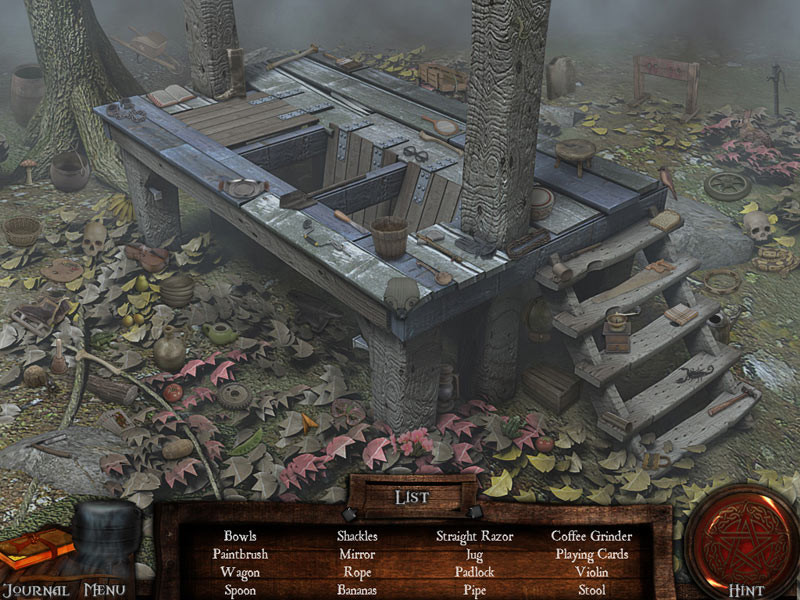800x600 pixels.
Task: Choose the Stool list entry
Action: coord(592,590)
